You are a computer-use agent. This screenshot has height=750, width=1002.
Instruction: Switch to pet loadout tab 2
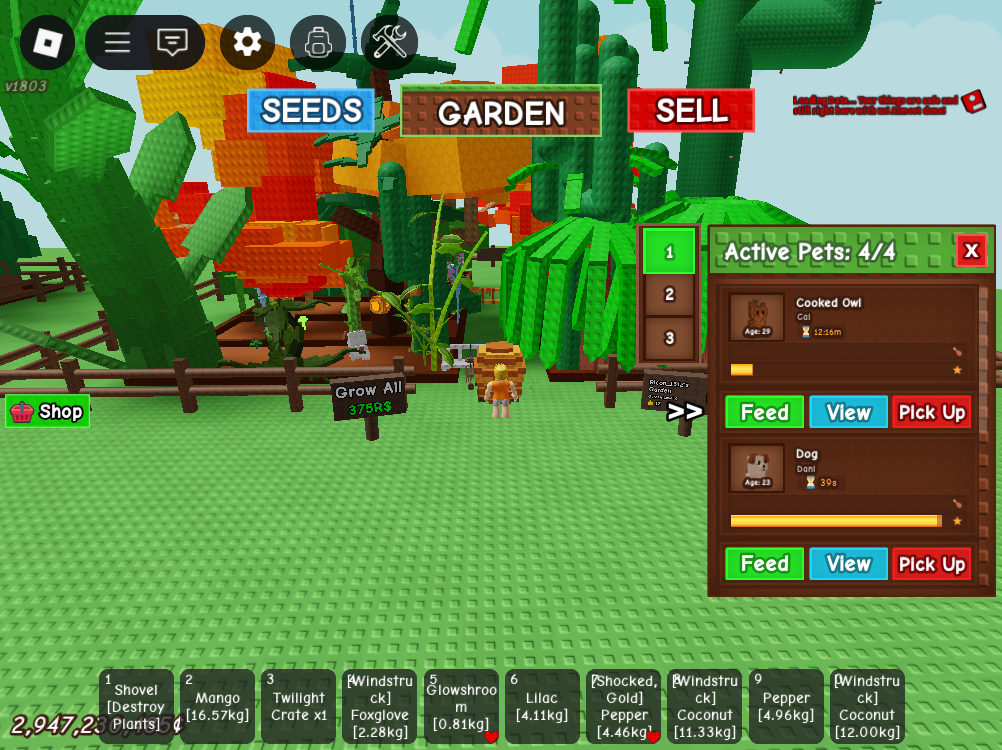pyautogui.click(x=669, y=294)
